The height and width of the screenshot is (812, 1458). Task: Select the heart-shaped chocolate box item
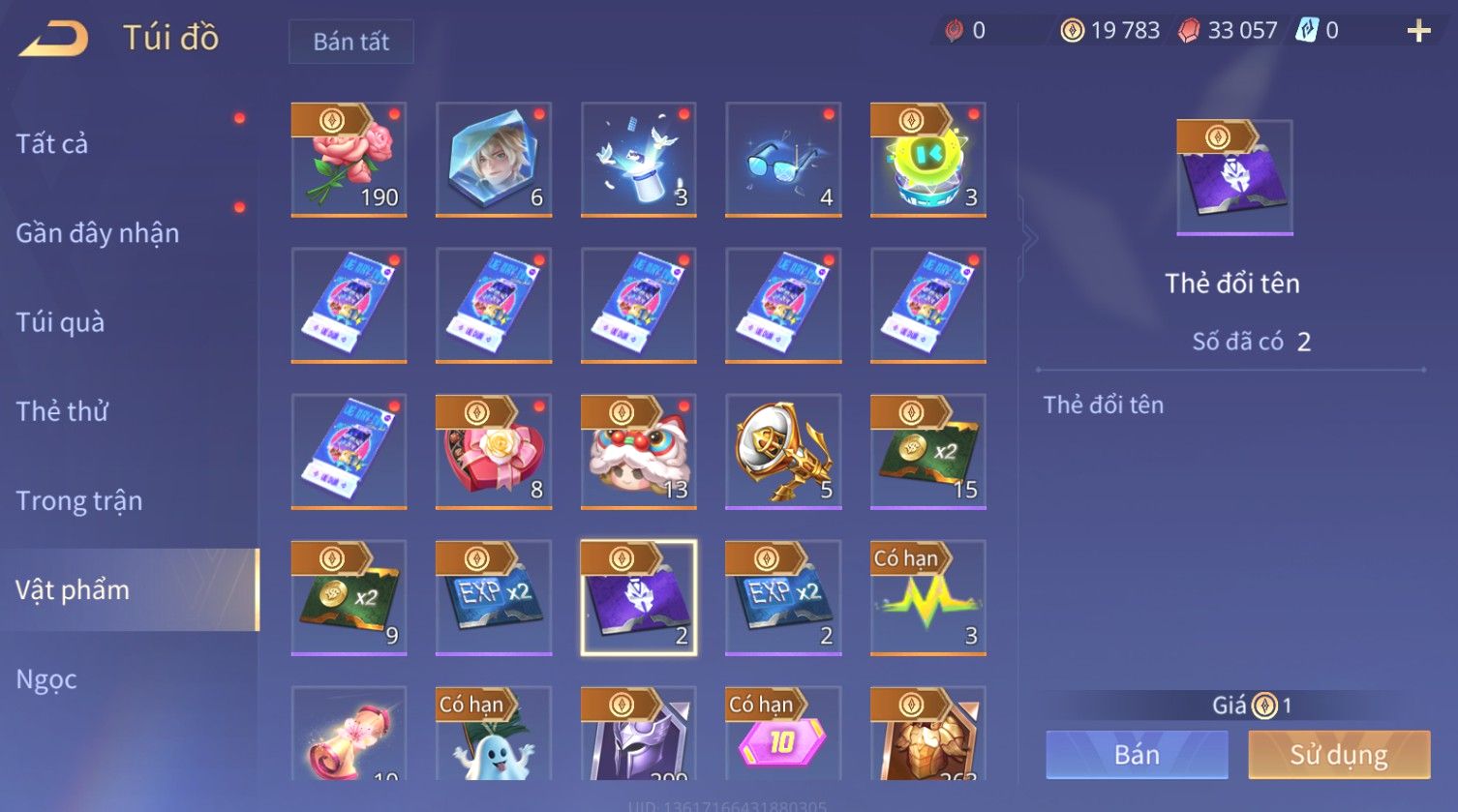coord(494,452)
